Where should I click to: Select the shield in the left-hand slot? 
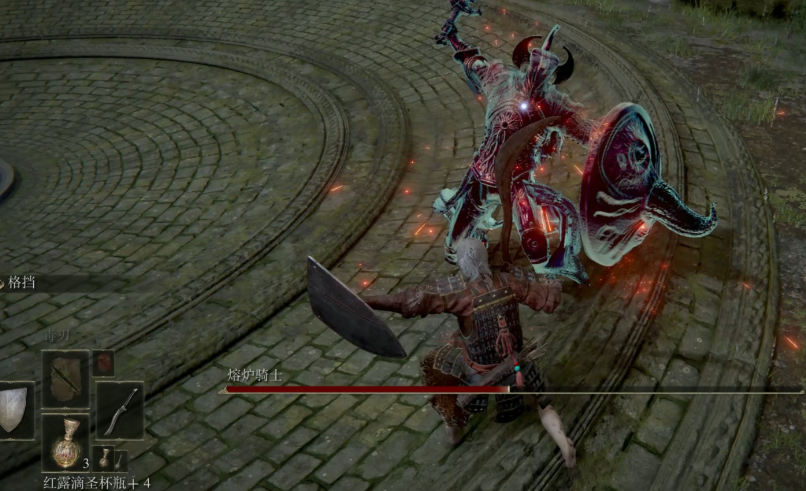coord(13,409)
